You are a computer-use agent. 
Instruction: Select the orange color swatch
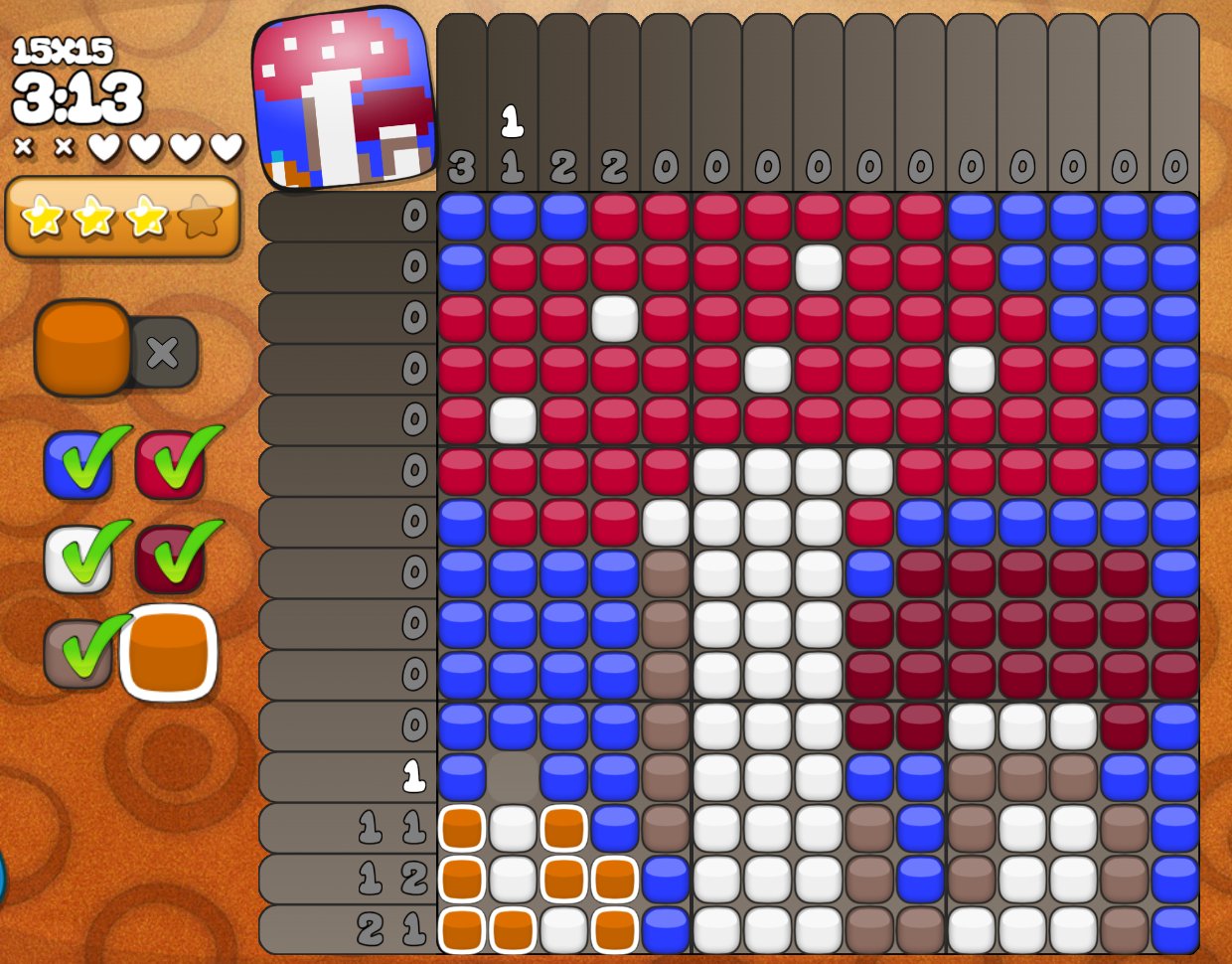[x=169, y=653]
